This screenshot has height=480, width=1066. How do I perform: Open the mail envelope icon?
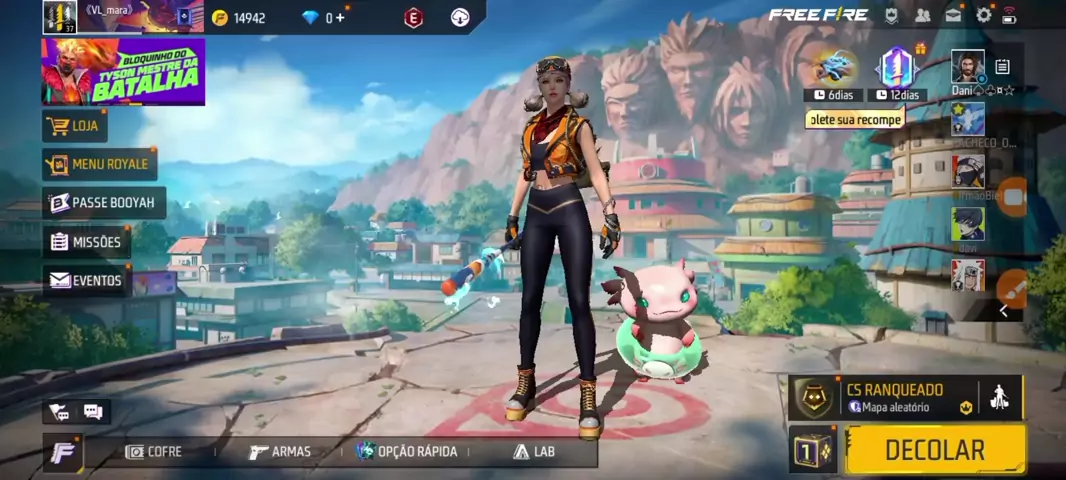pos(954,15)
